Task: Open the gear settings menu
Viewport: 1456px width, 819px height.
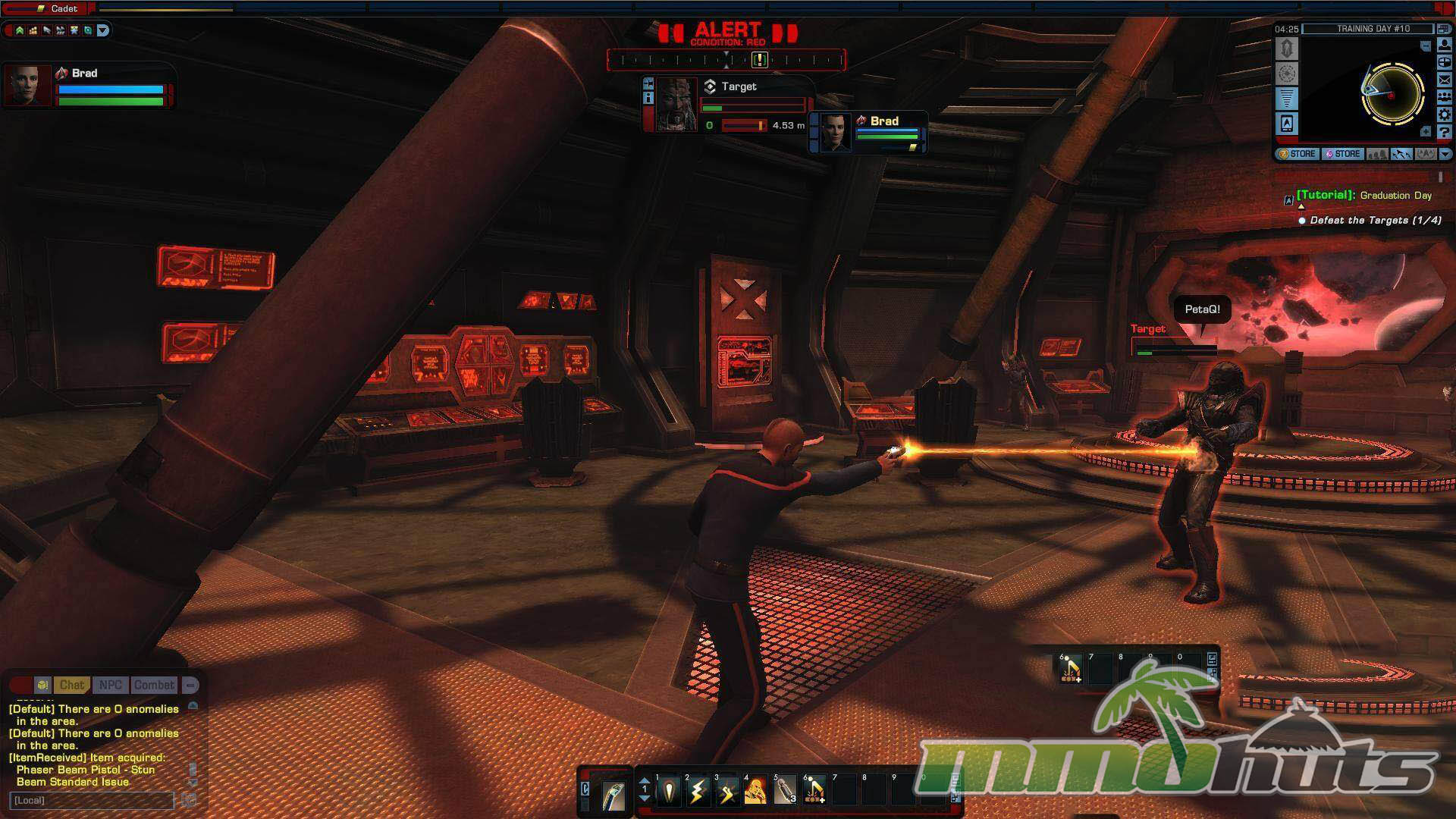Action: [1444, 115]
